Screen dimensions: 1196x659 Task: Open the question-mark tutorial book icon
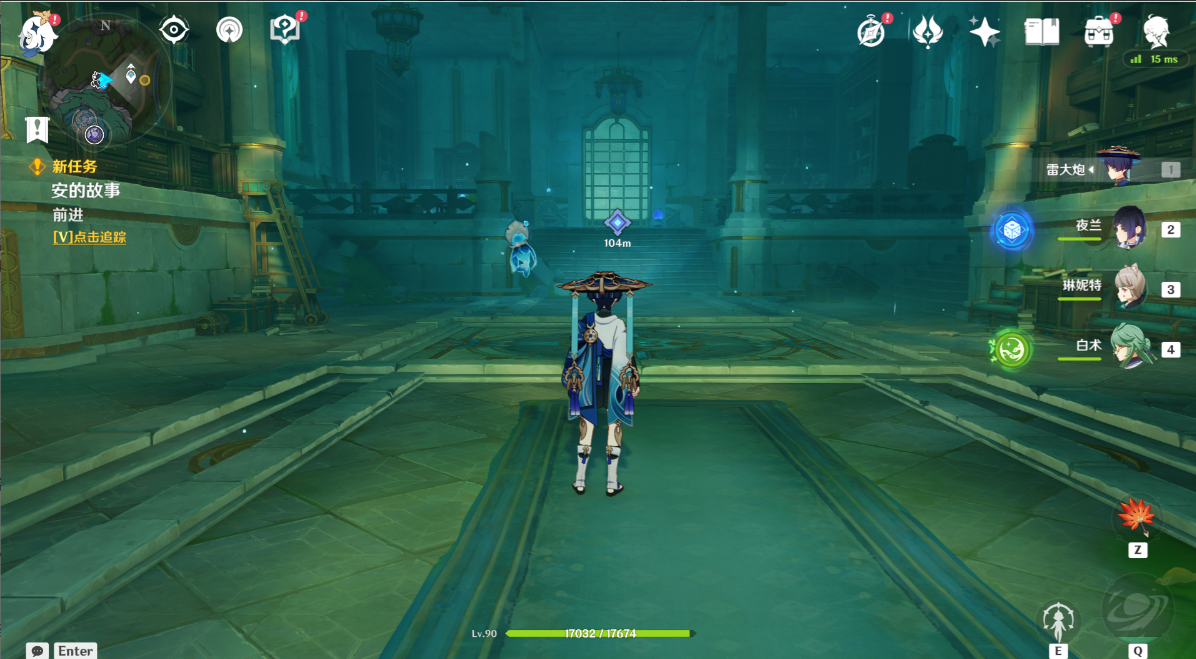285,30
